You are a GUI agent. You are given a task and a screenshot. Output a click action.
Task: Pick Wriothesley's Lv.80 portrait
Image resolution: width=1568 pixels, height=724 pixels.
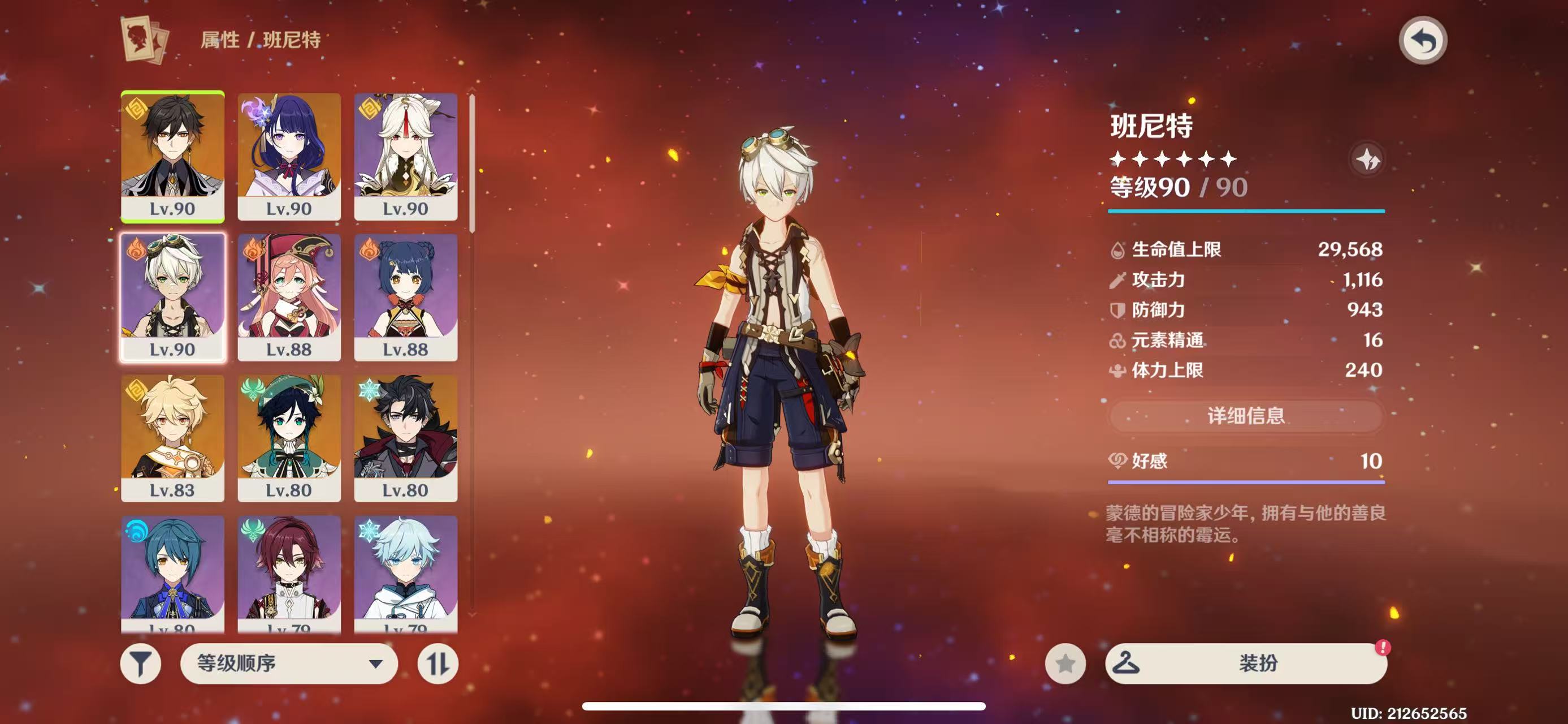coord(405,438)
